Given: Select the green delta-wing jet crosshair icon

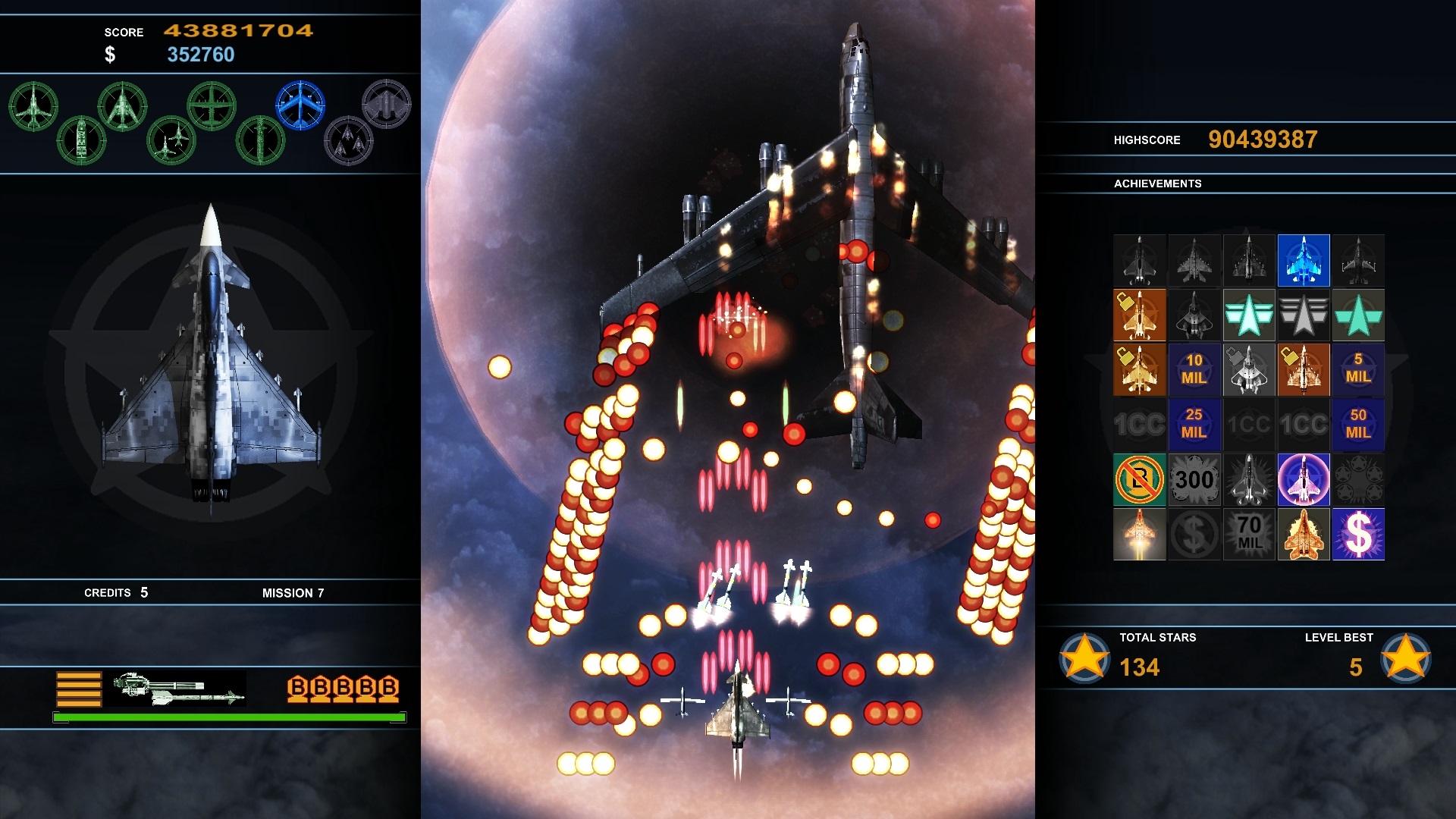Looking at the screenshot, I should coord(123,106).
